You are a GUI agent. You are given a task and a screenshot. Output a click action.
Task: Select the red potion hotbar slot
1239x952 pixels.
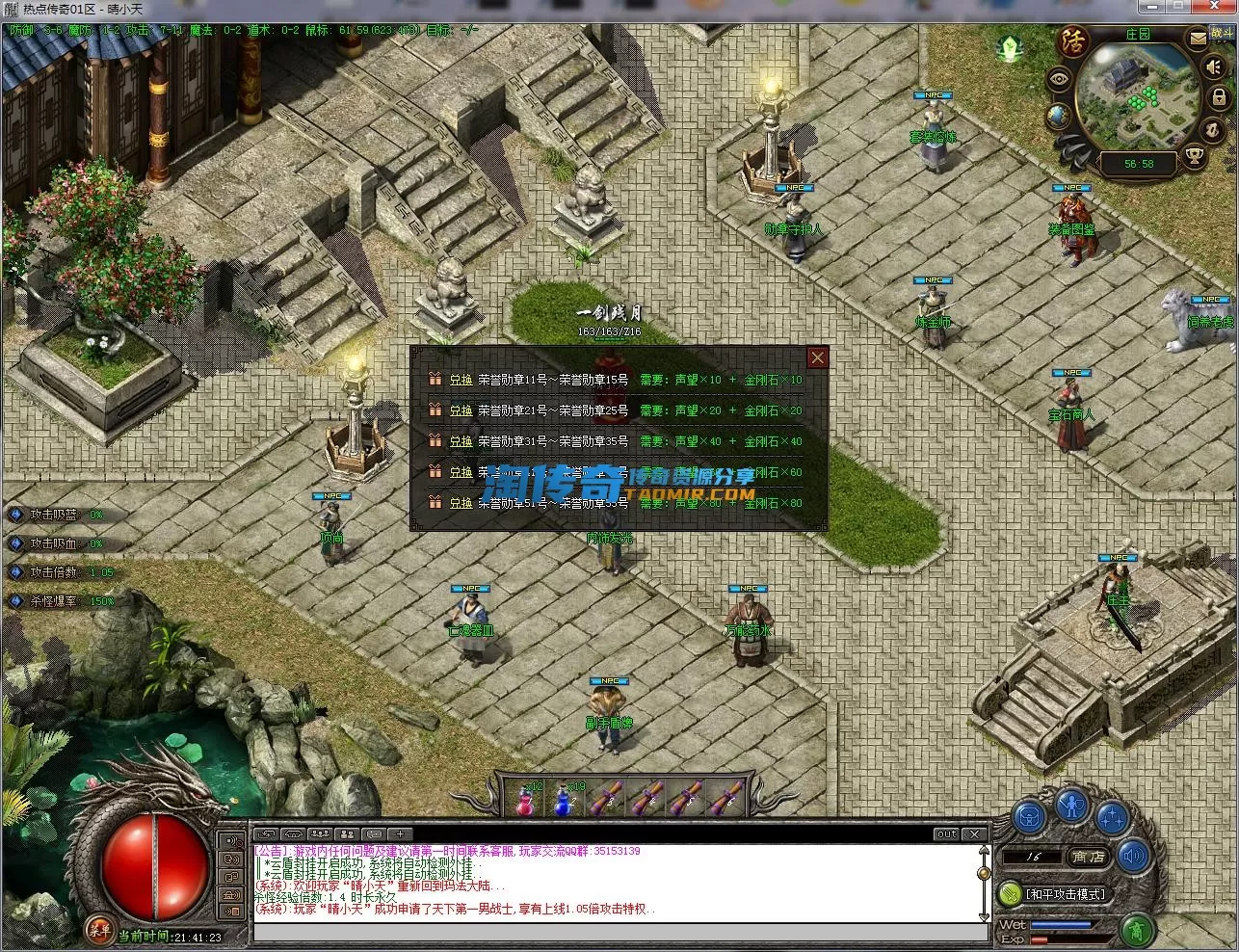pos(525,800)
